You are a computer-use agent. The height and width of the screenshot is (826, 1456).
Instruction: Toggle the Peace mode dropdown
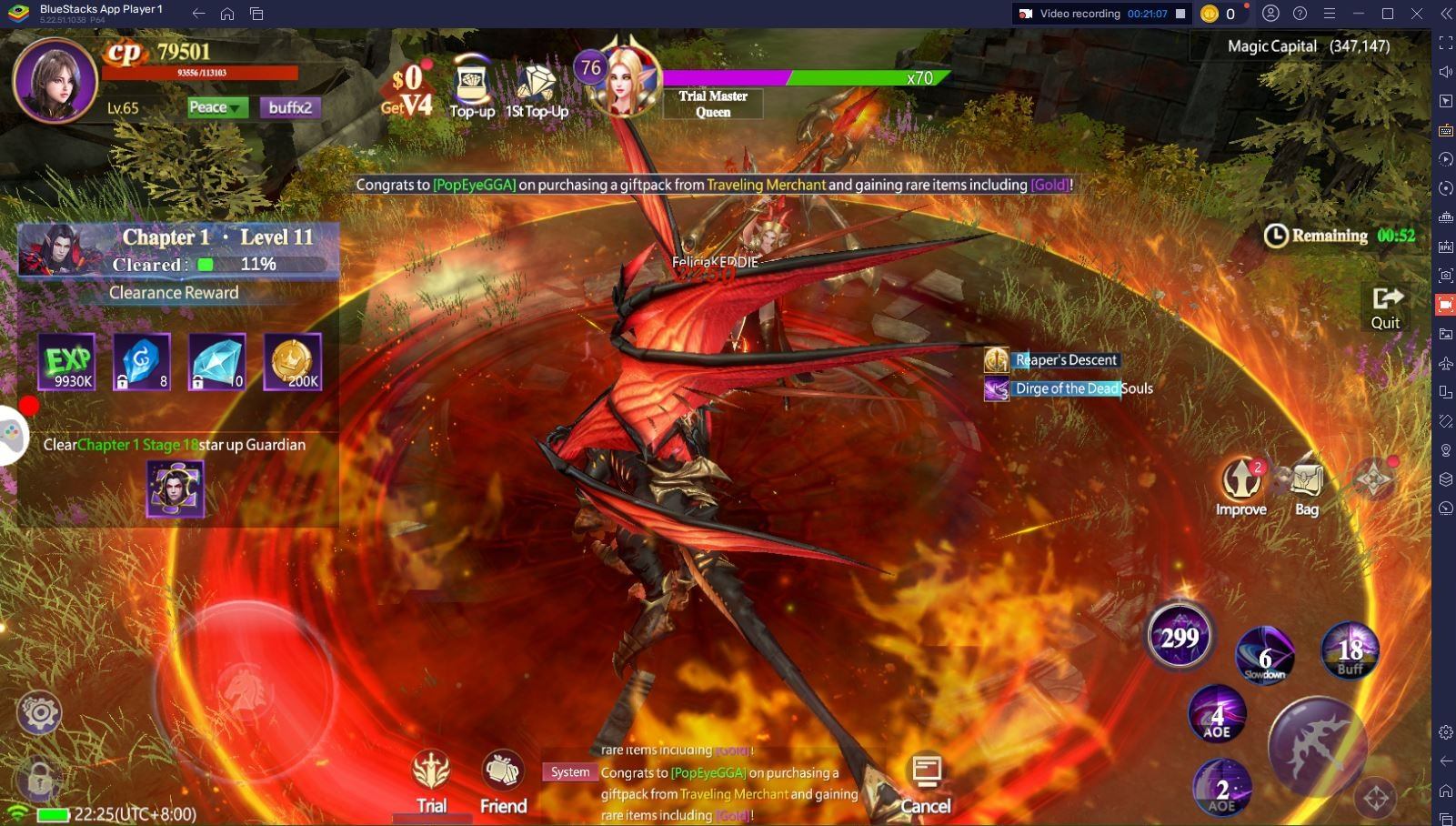pos(216,107)
